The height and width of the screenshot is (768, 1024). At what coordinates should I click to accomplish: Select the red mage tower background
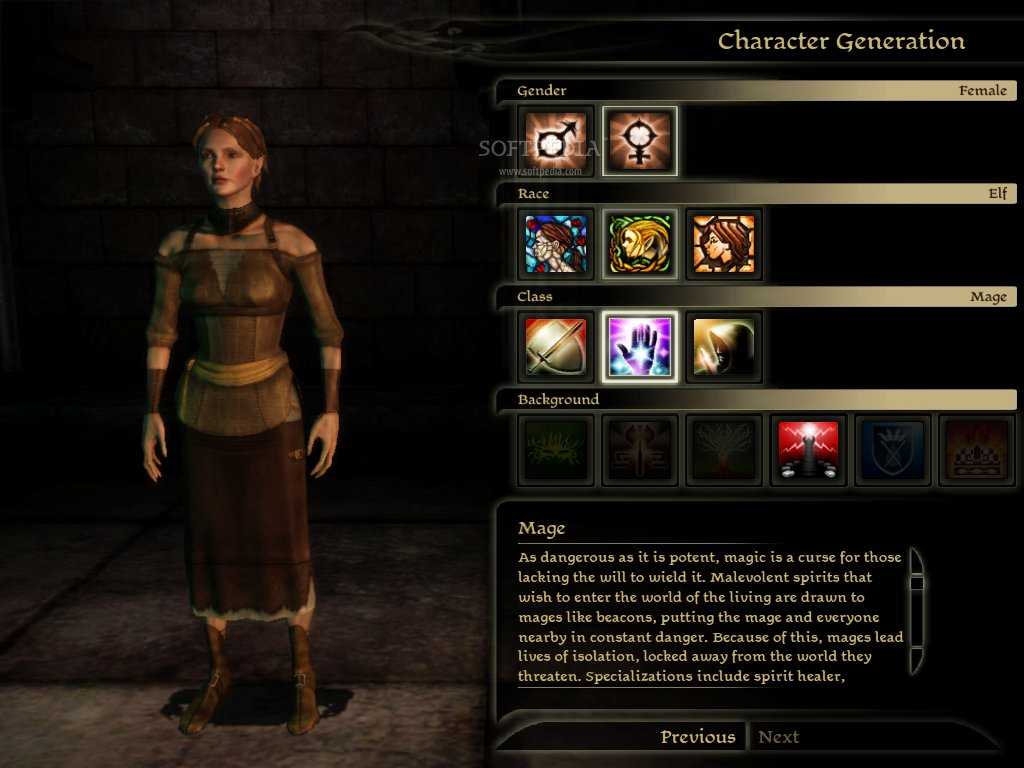(809, 451)
